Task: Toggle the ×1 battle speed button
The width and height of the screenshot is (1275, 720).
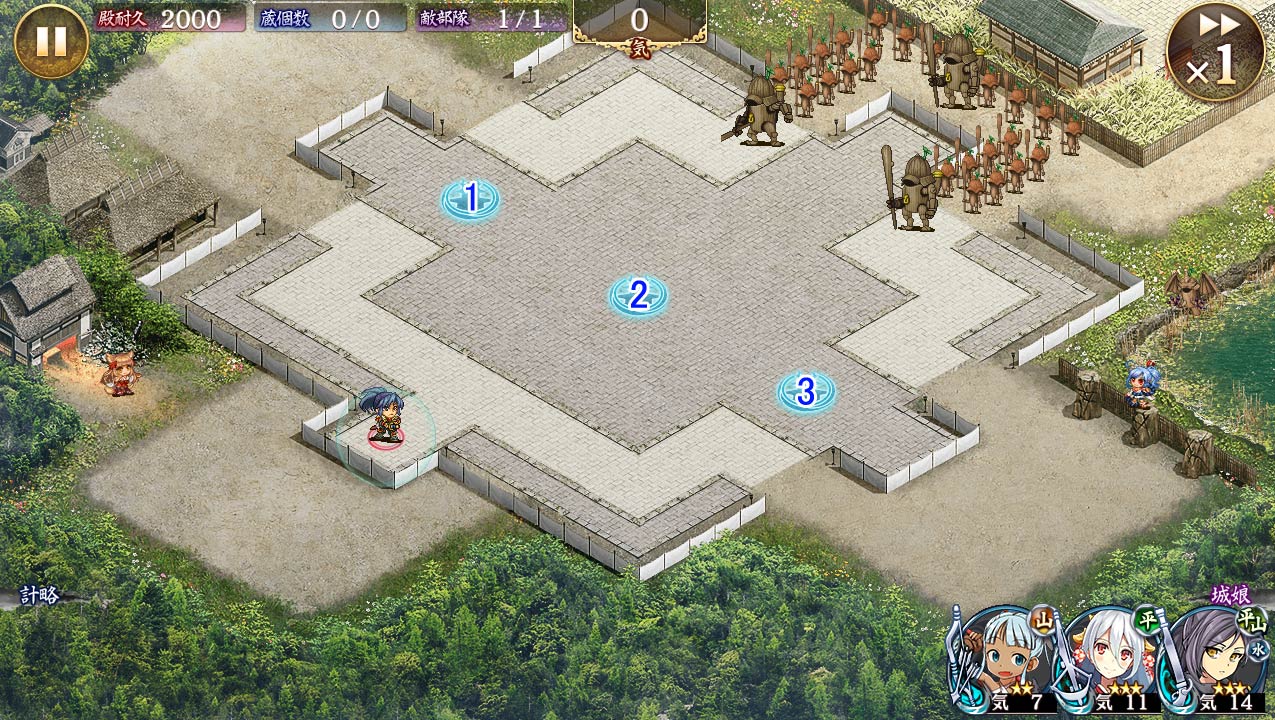Action: [x=1214, y=52]
